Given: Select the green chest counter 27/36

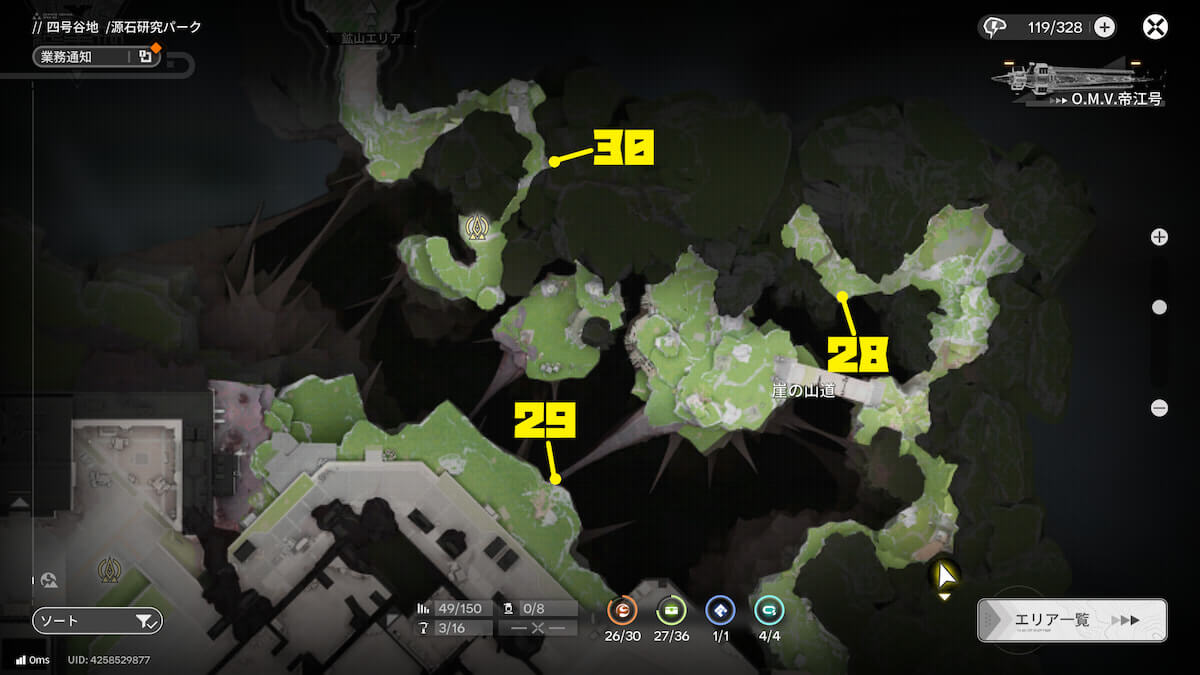Looking at the screenshot, I should pos(671,611).
